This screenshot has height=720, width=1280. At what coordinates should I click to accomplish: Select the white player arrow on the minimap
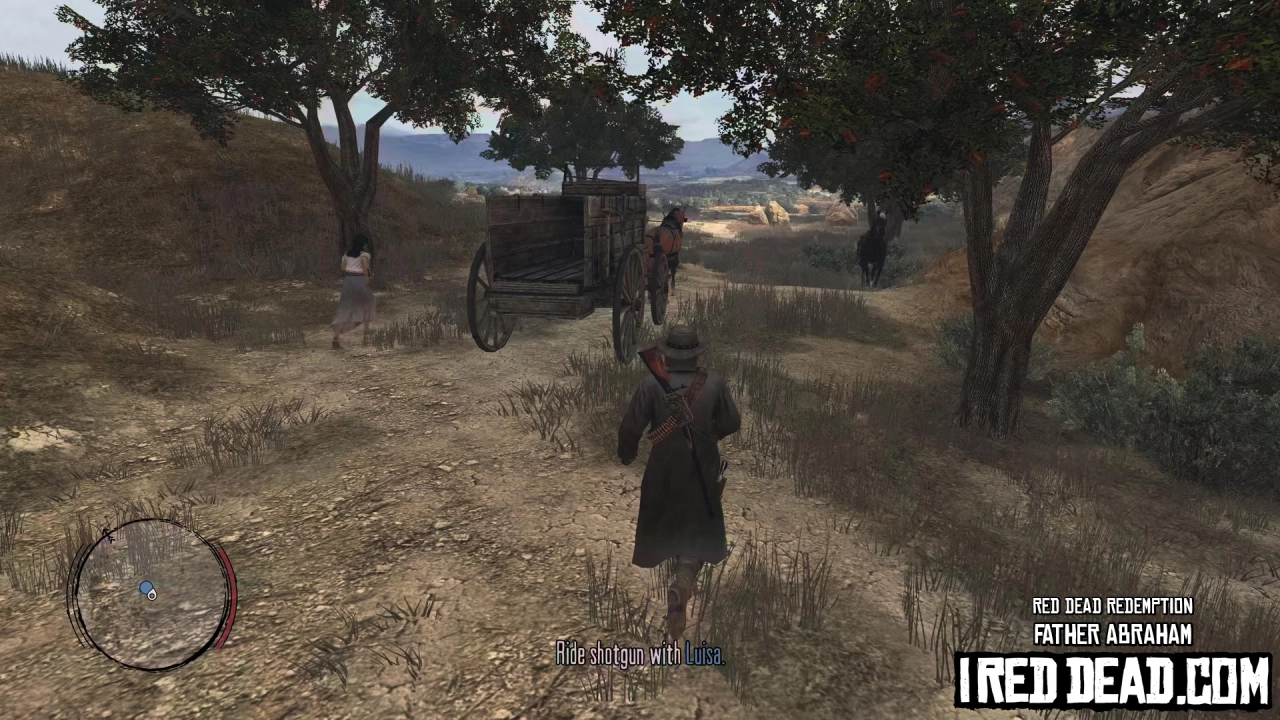coord(153,594)
